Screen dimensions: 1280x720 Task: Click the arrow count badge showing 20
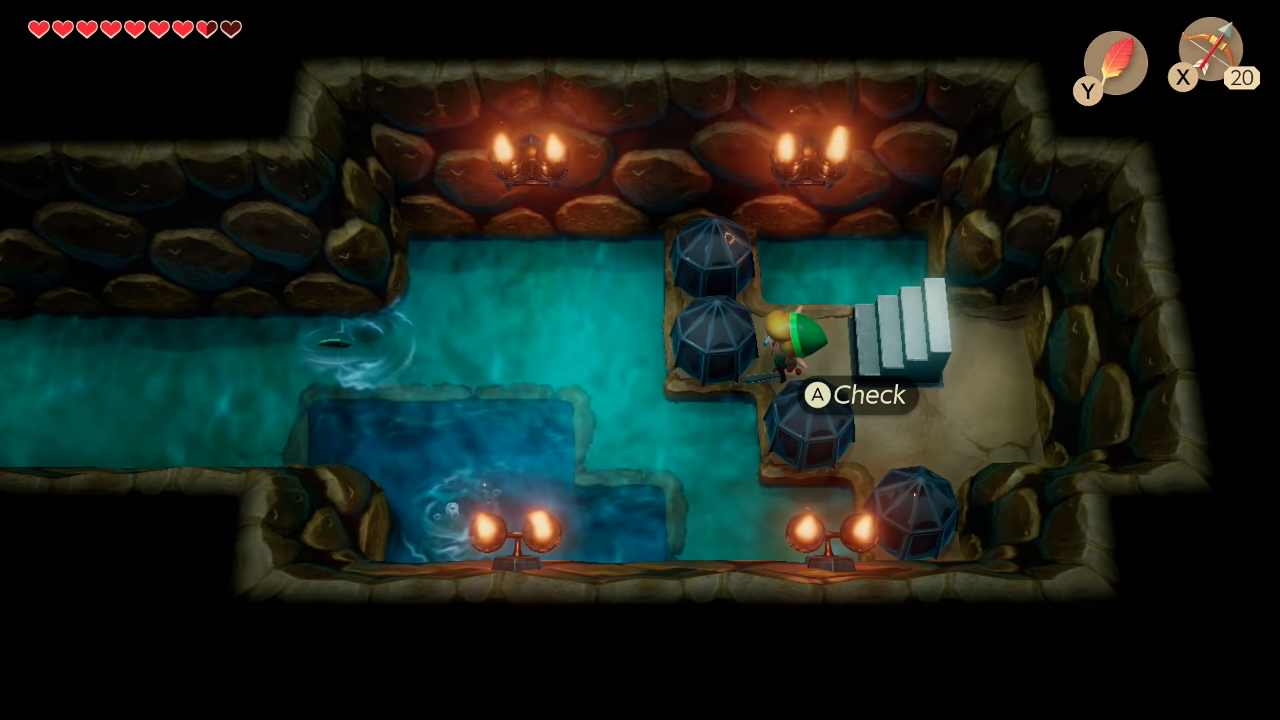pyautogui.click(x=1242, y=78)
